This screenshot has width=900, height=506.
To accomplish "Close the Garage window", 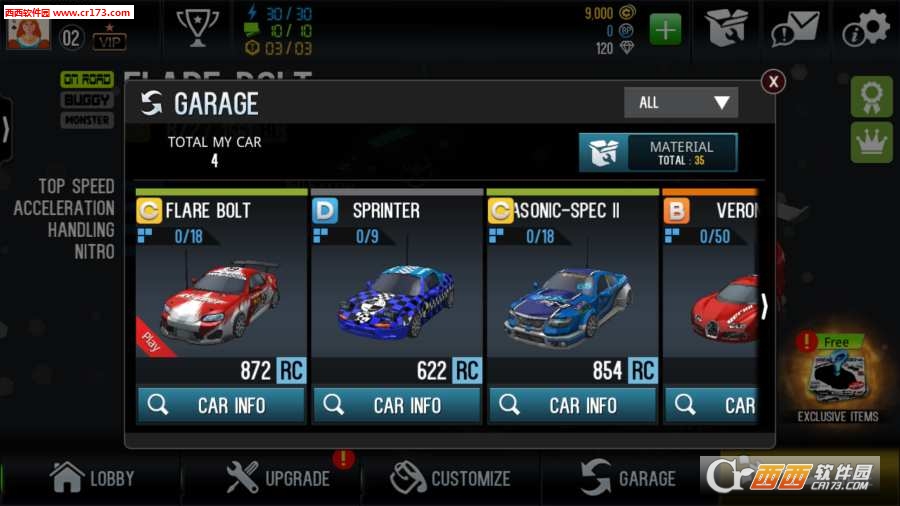I will (x=774, y=82).
